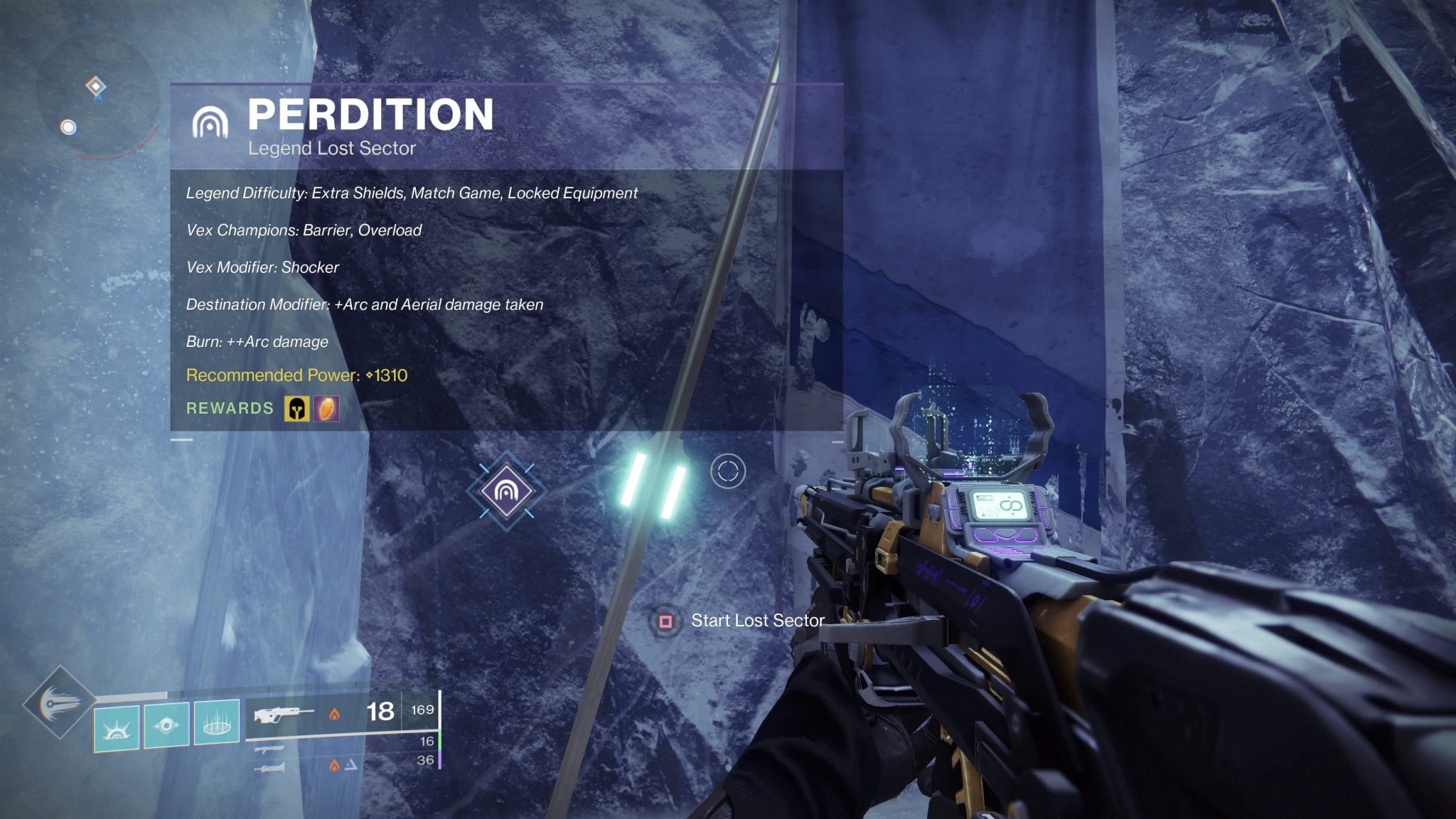Use the spiked ring class ability icon
Image resolution: width=1456 pixels, height=819 pixels.
[x=216, y=723]
